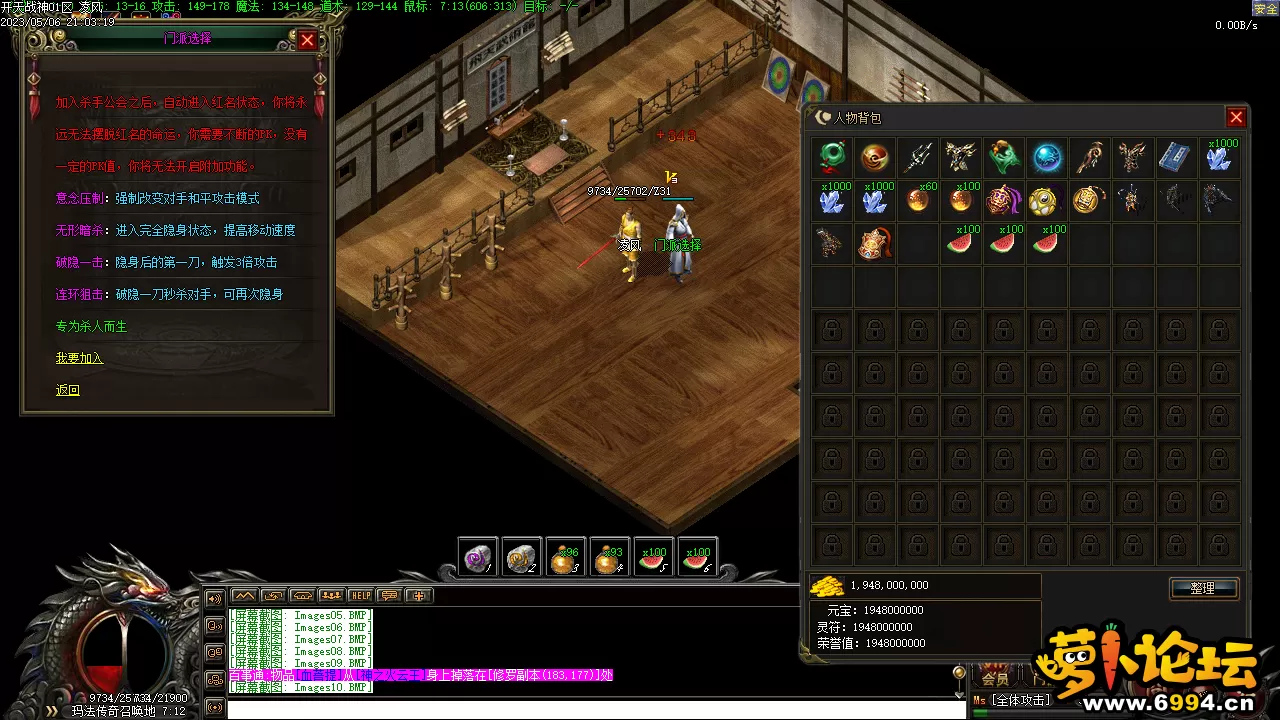Close the 门派选择 dialog window

tap(307, 40)
